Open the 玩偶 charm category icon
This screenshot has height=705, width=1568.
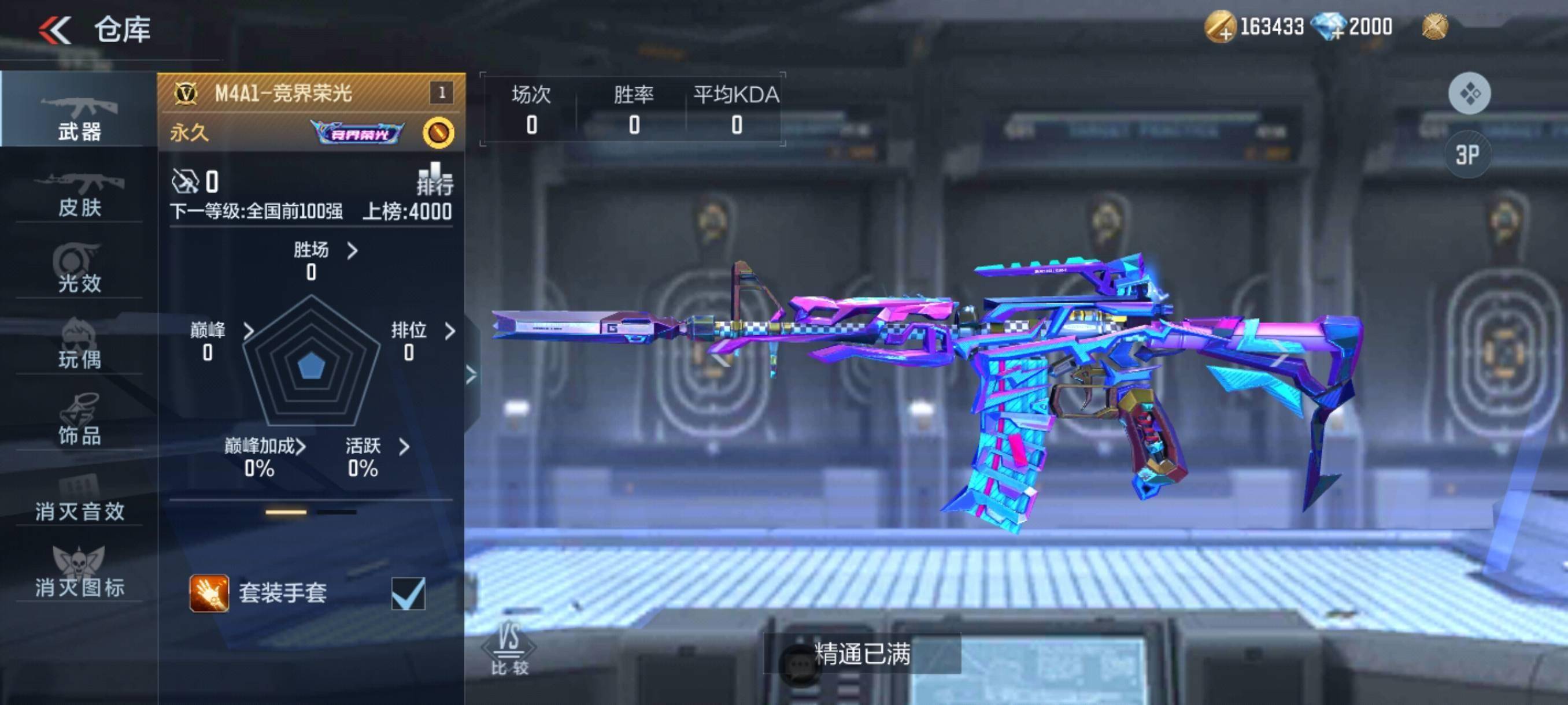point(78,345)
